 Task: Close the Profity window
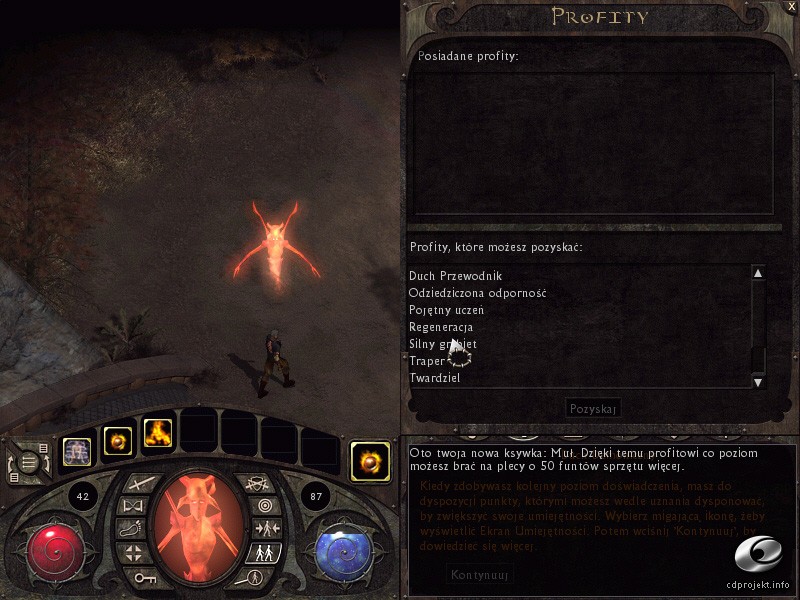point(792,6)
